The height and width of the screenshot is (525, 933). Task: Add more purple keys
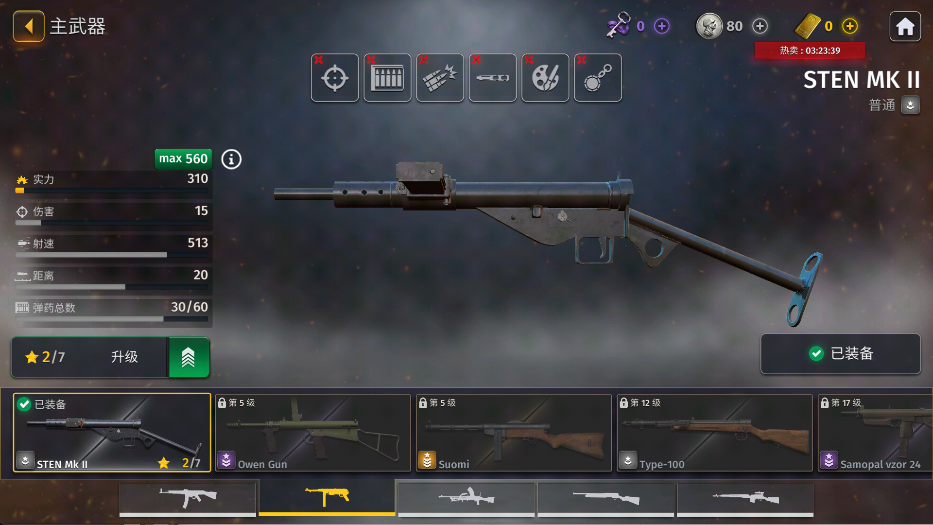click(x=662, y=26)
